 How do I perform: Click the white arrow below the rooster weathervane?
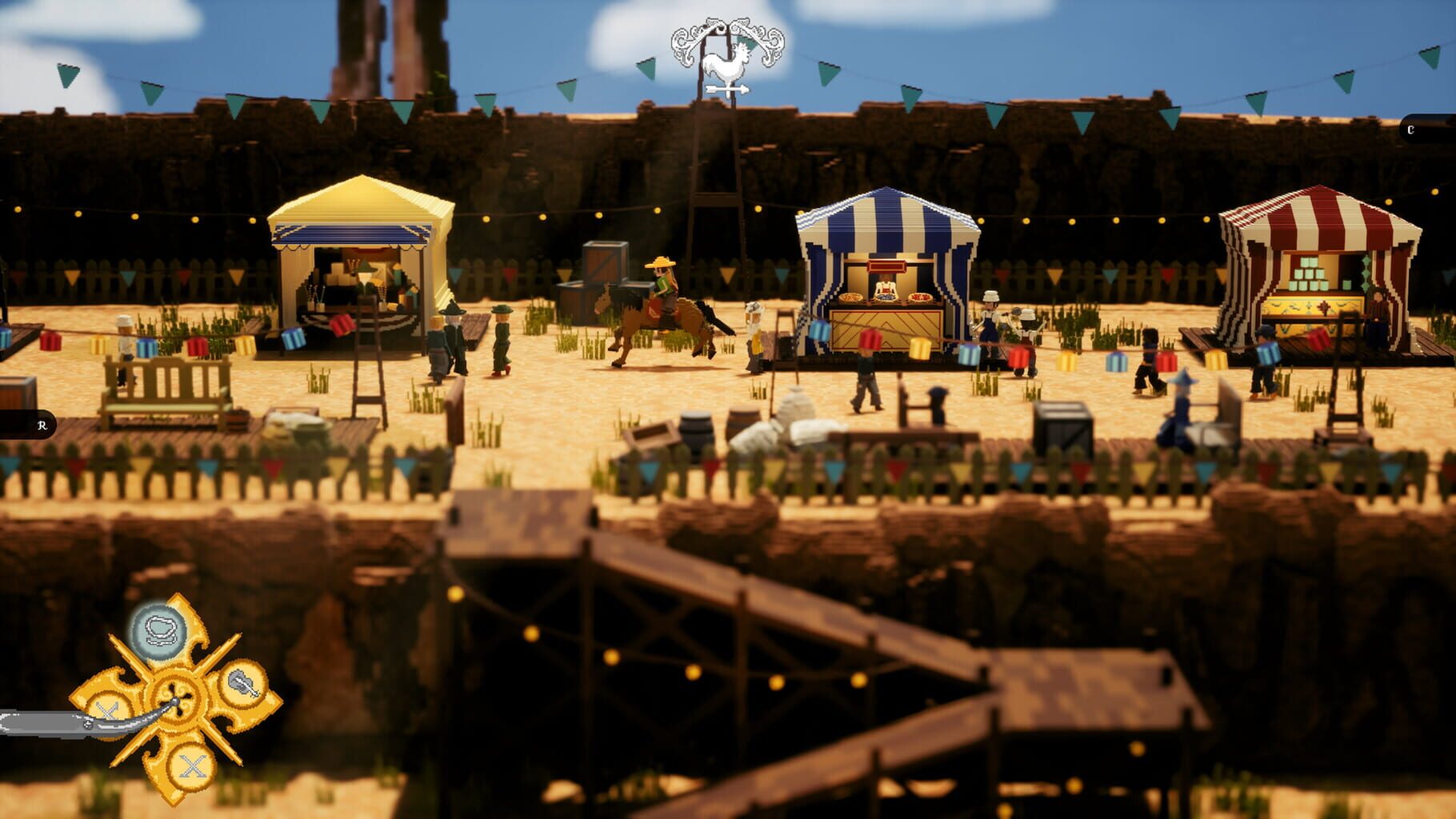coord(726,88)
